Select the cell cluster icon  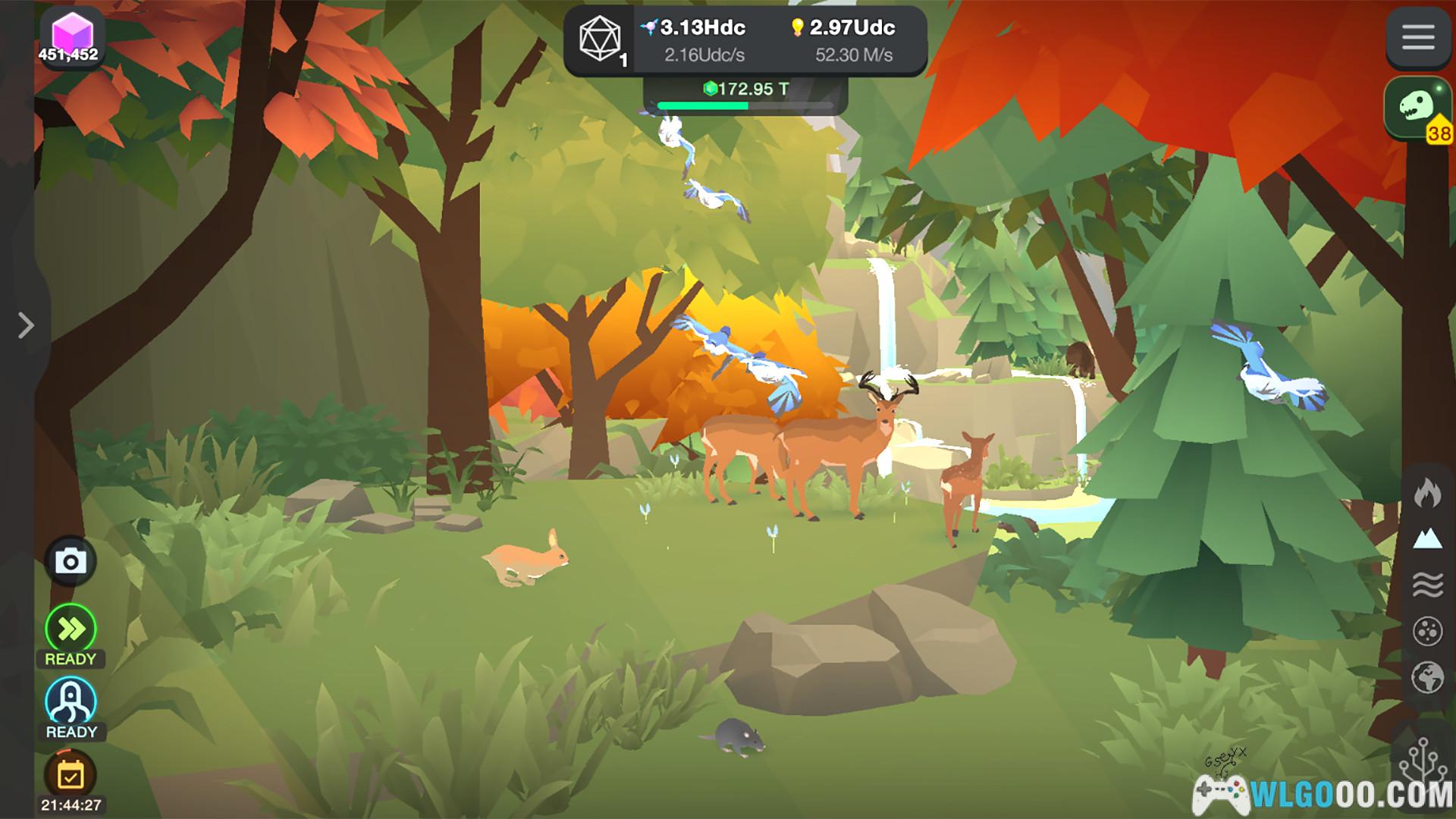click(x=1427, y=631)
